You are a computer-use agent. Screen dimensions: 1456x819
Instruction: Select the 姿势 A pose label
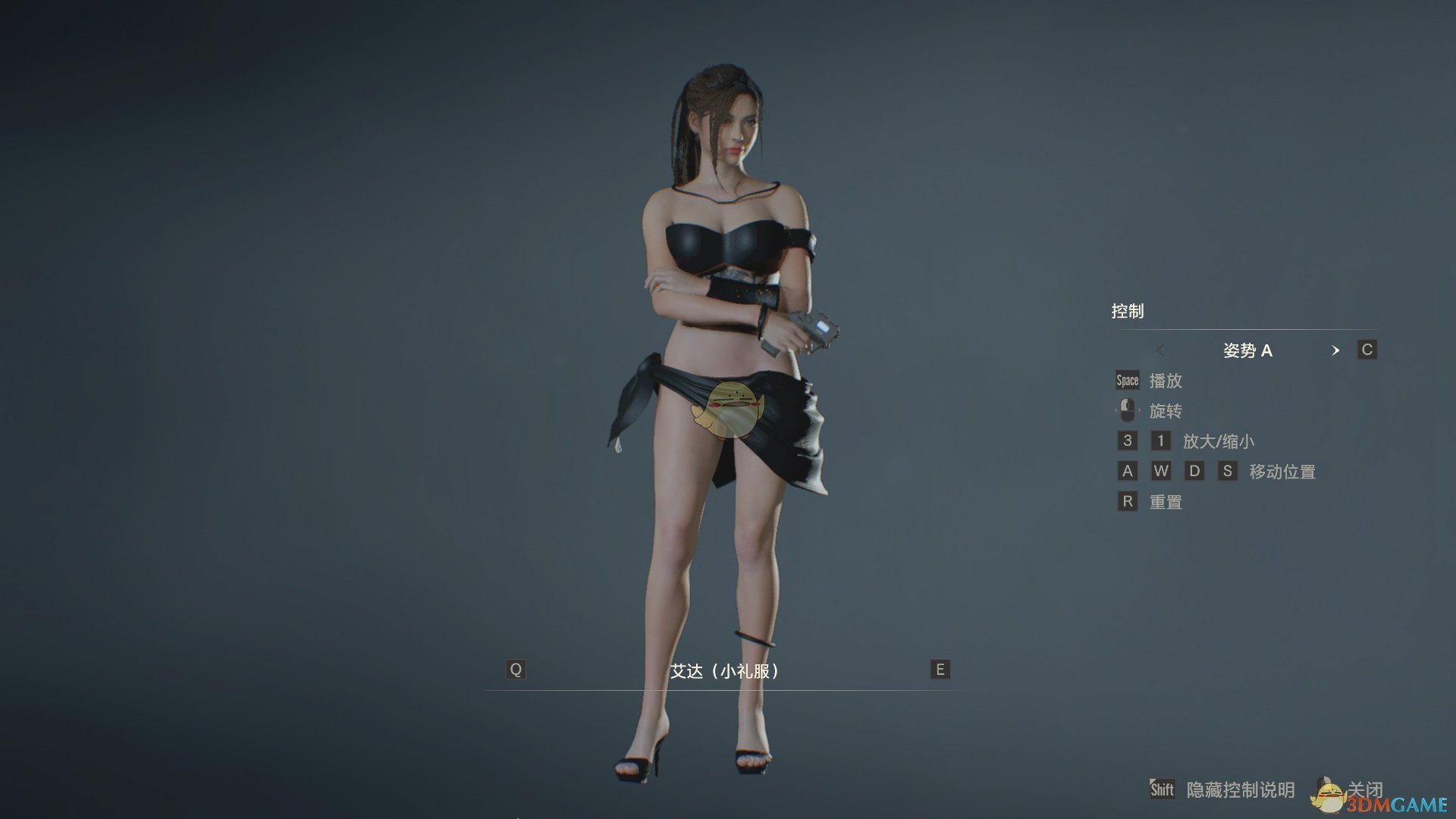pos(1249,351)
